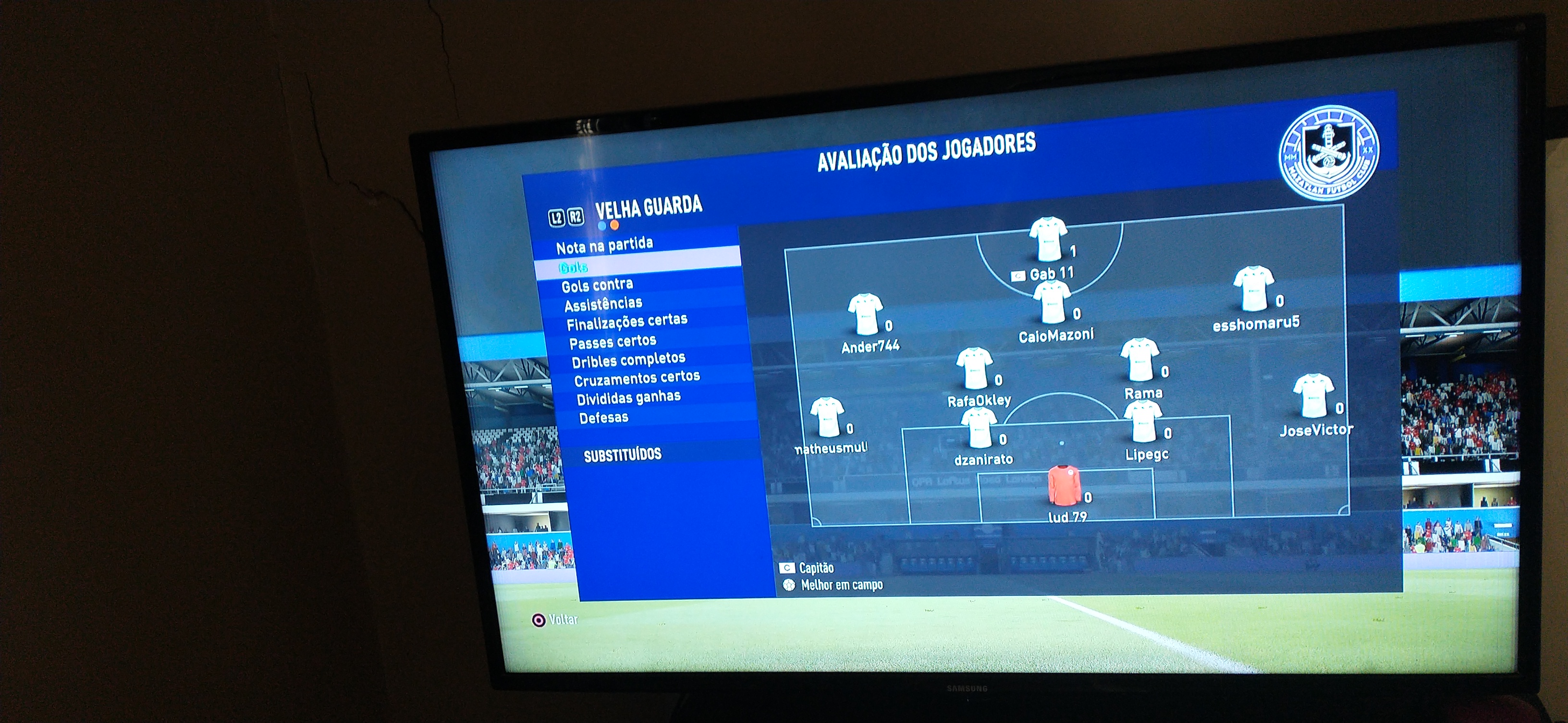Open the Substituídos section
The width and height of the screenshot is (1568, 723).
(x=622, y=455)
